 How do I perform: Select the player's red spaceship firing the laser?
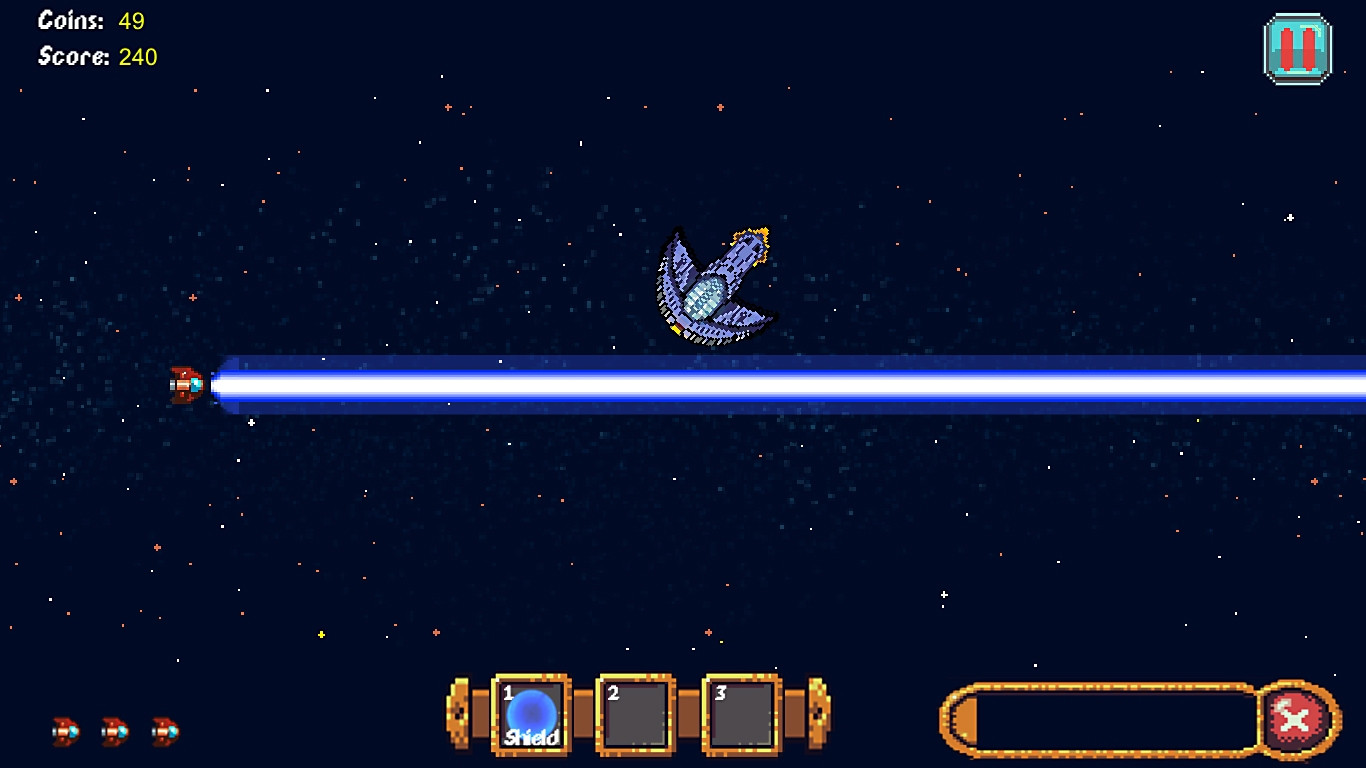click(185, 383)
